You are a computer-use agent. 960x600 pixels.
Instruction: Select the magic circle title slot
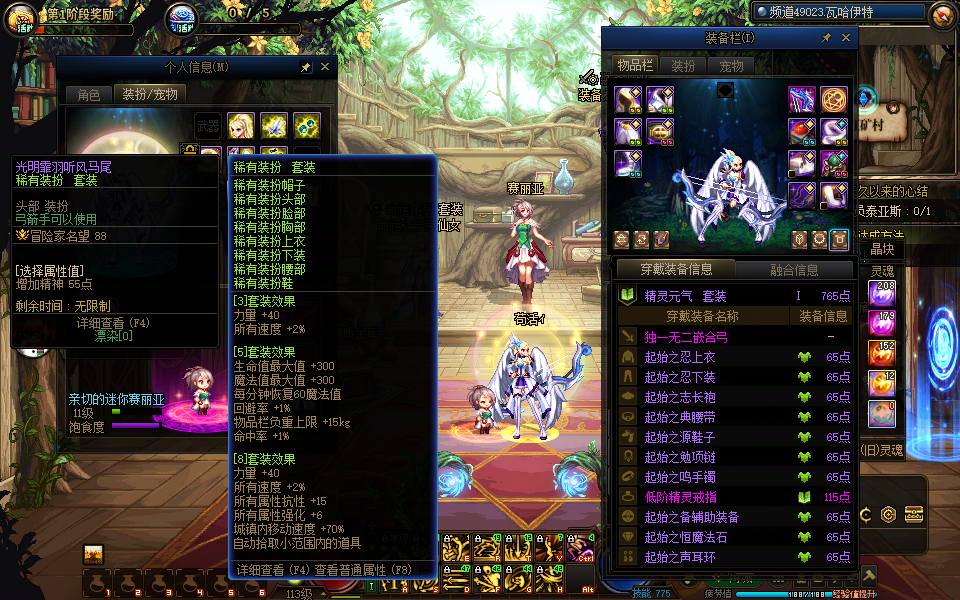(834, 99)
